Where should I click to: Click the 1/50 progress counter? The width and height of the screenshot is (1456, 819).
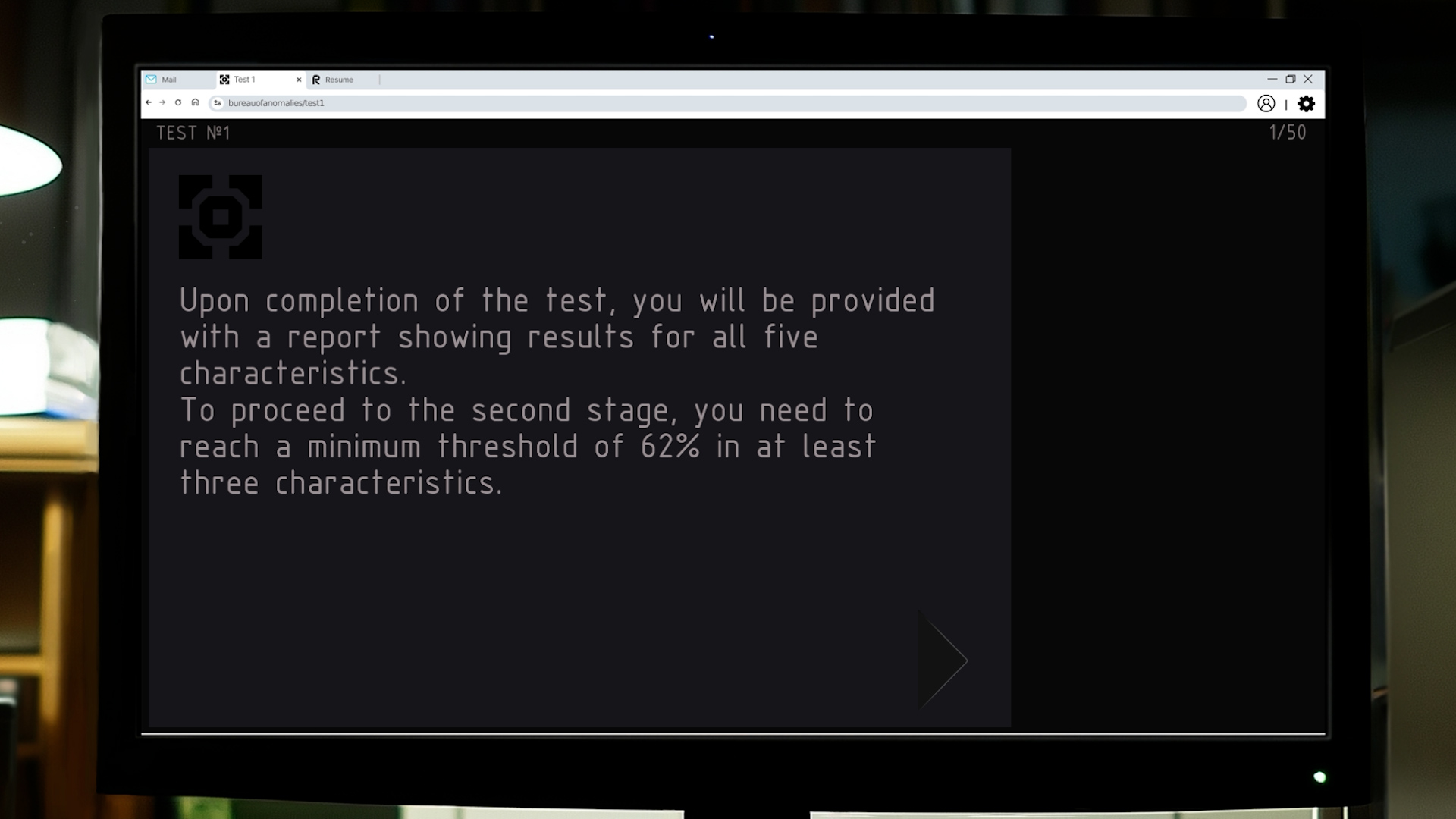point(1288,133)
